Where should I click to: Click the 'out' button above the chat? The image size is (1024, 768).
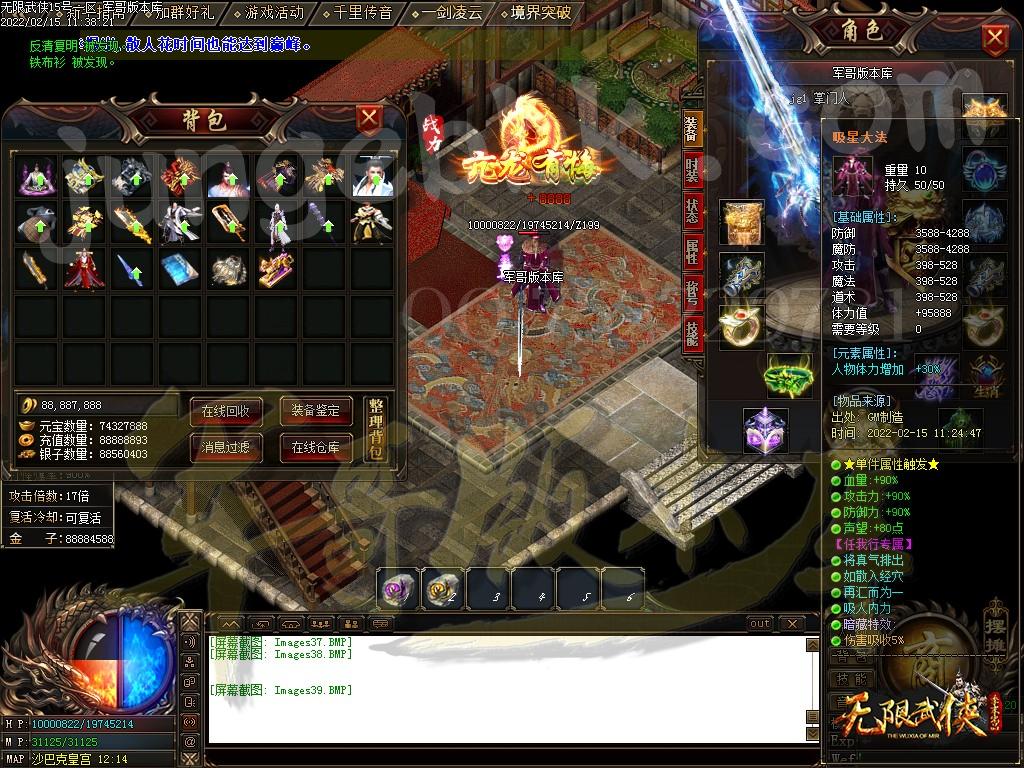point(760,624)
